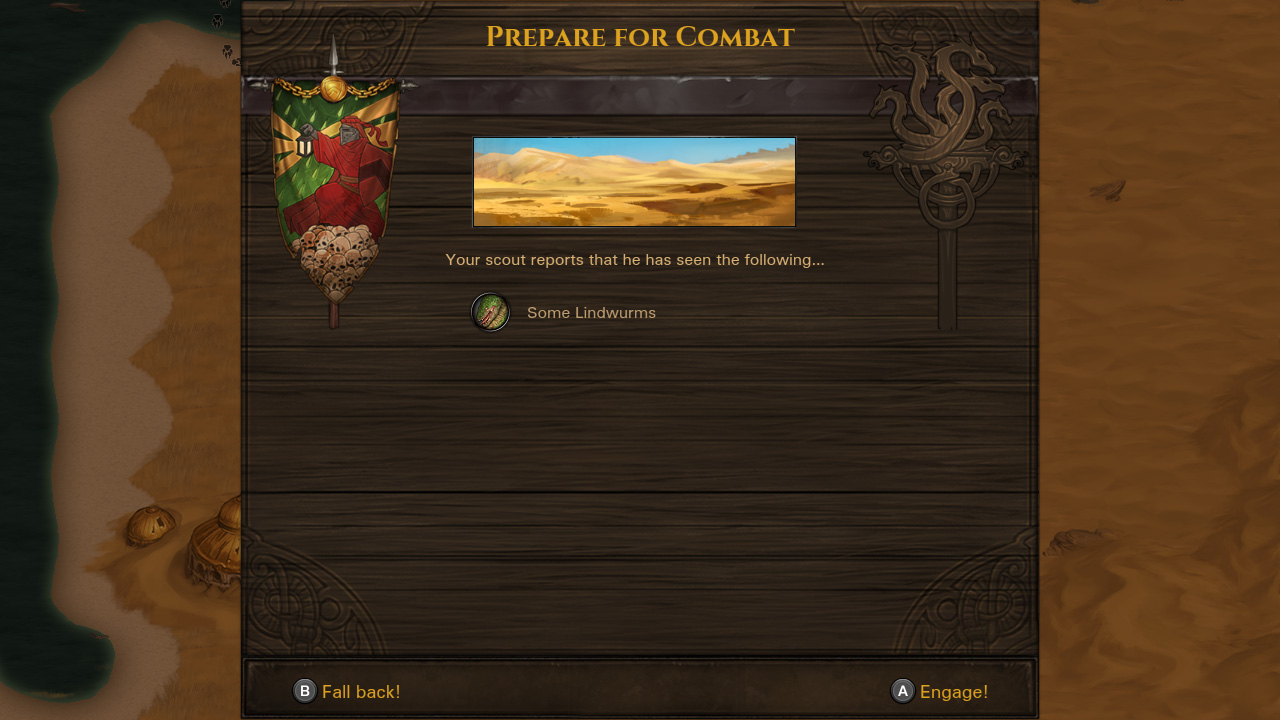Click the bottom command bar panel
Viewport: 1280px width, 720px height.
point(640,686)
